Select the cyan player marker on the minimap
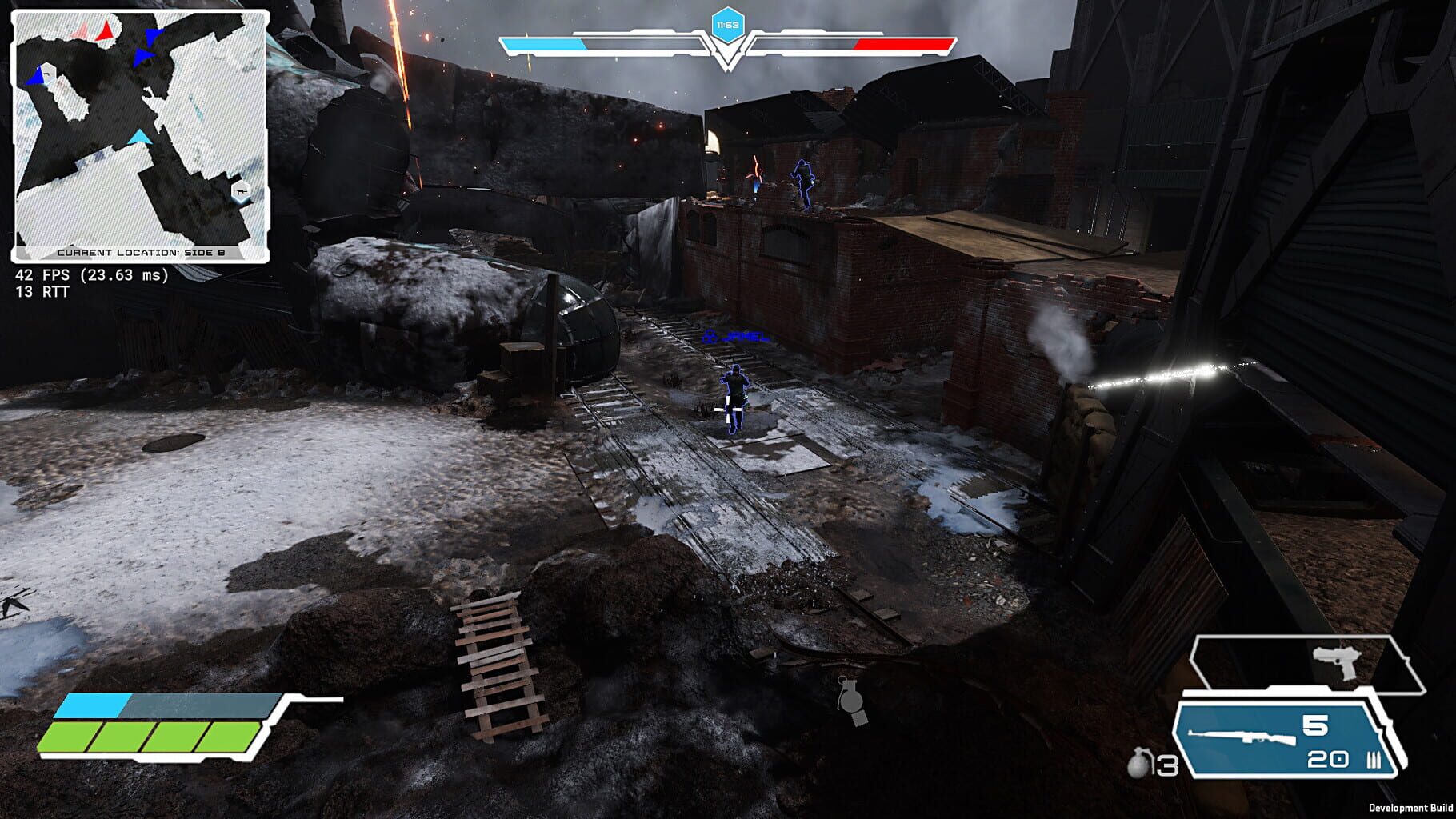1456x819 pixels. (139, 137)
